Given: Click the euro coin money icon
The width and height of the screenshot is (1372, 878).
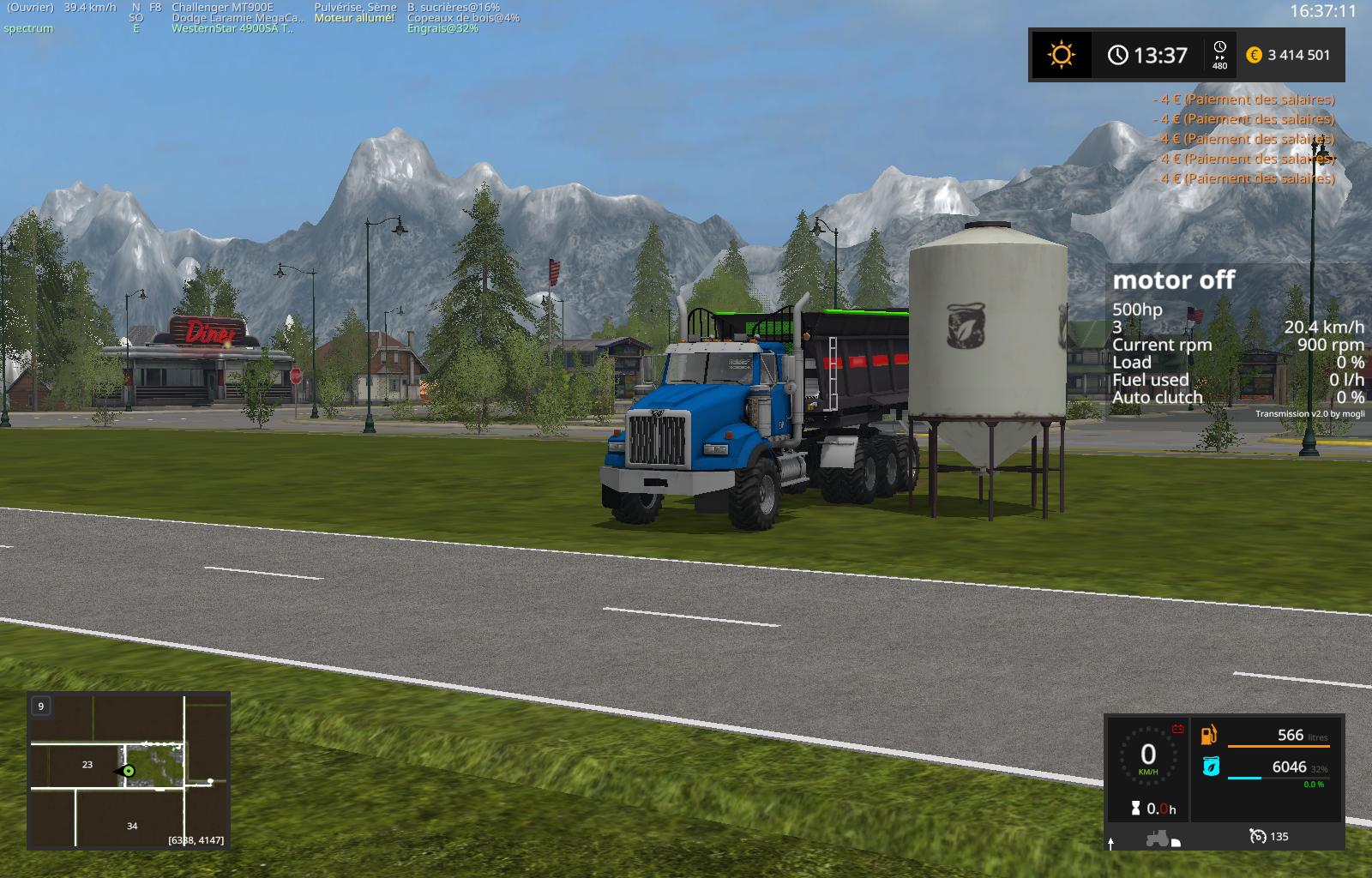Looking at the screenshot, I should 1254,55.
